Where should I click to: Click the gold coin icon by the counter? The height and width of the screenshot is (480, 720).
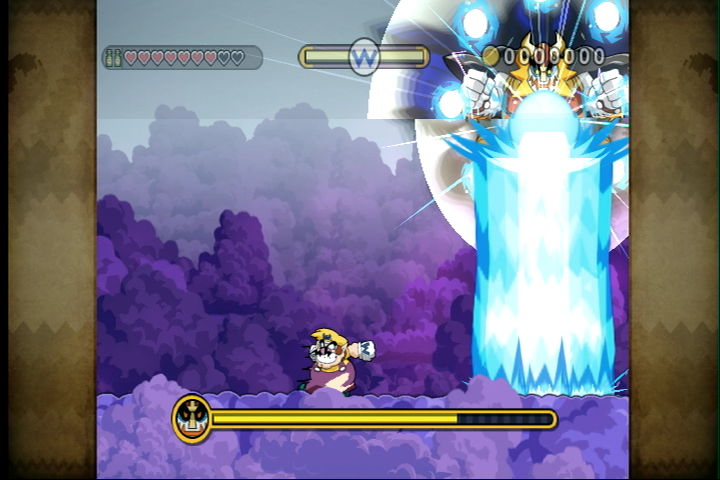coord(491,56)
